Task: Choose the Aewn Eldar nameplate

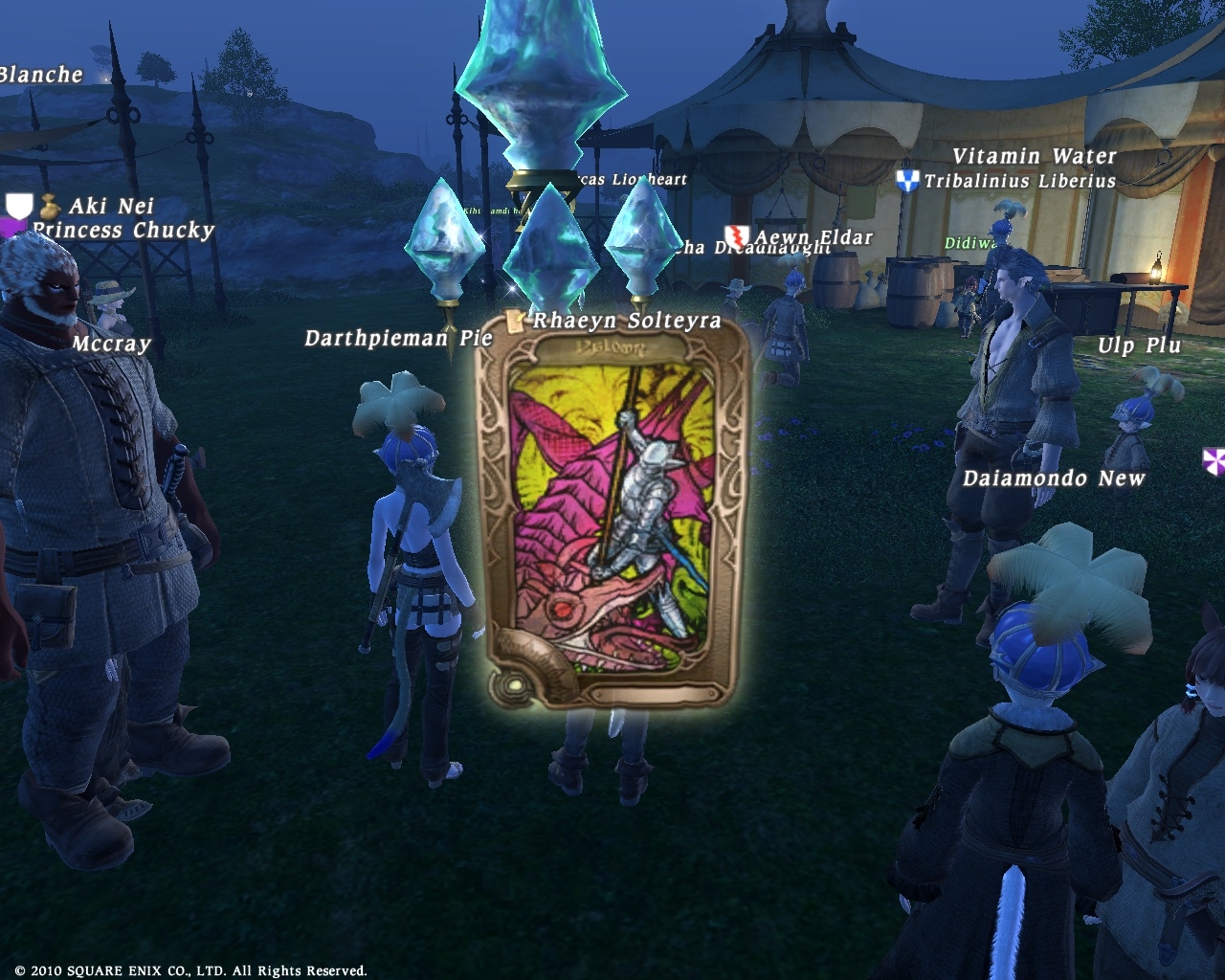Action: pyautogui.click(x=813, y=236)
